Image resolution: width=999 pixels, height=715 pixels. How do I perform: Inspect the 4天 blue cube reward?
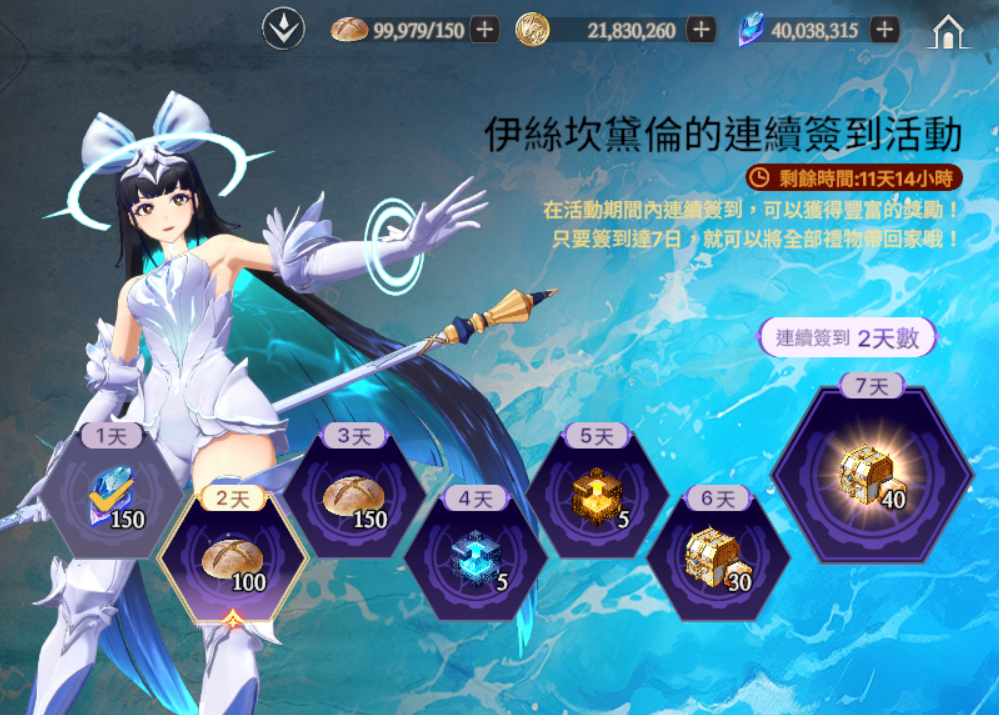tap(475, 560)
